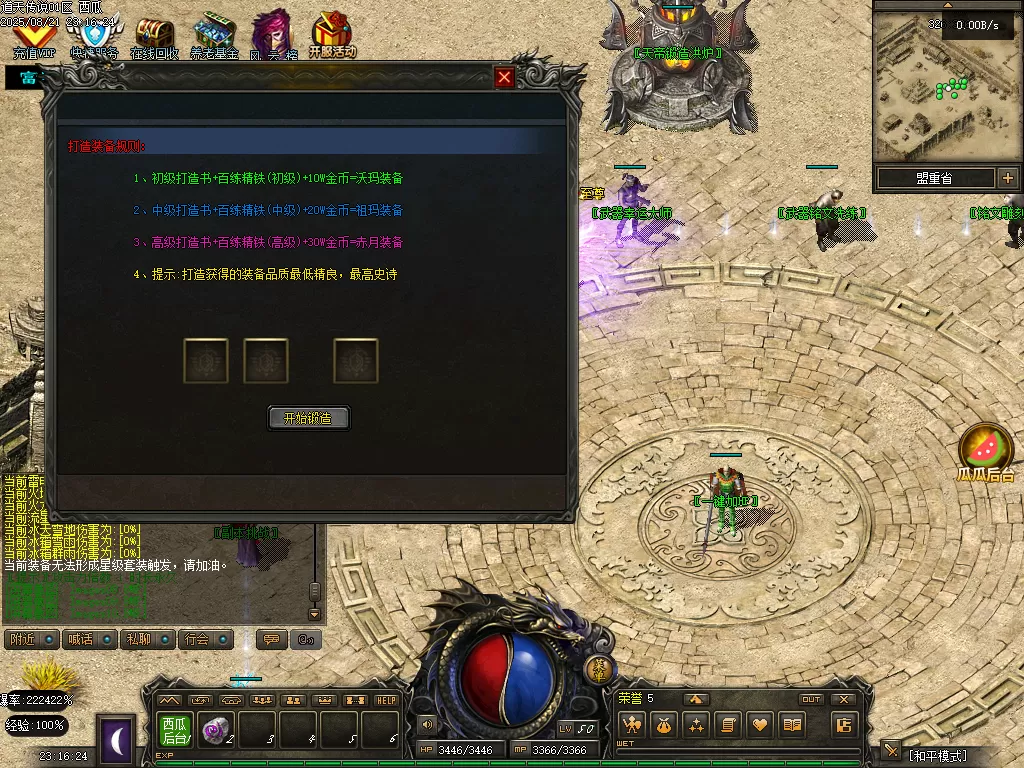This screenshot has height=768, width=1024.
Task: Open the 在线回收 treasure chest icon
Action: point(154,38)
